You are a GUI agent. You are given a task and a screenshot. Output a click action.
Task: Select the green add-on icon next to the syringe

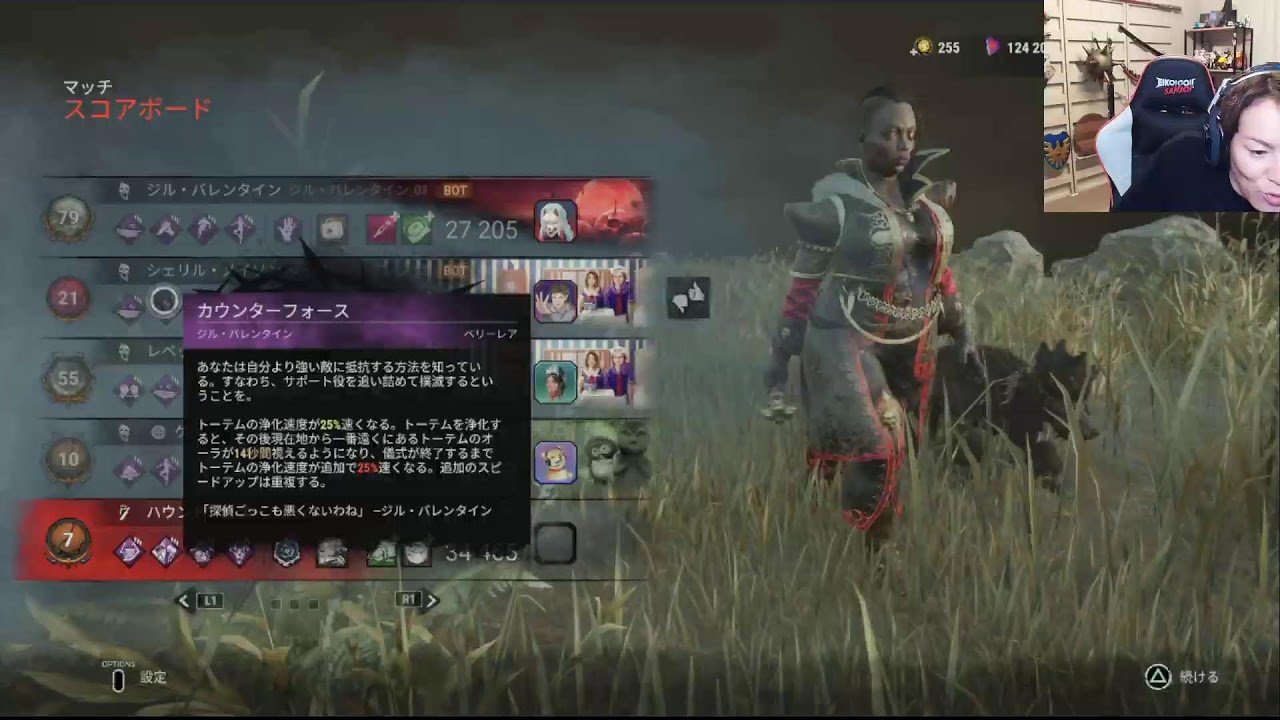(415, 228)
